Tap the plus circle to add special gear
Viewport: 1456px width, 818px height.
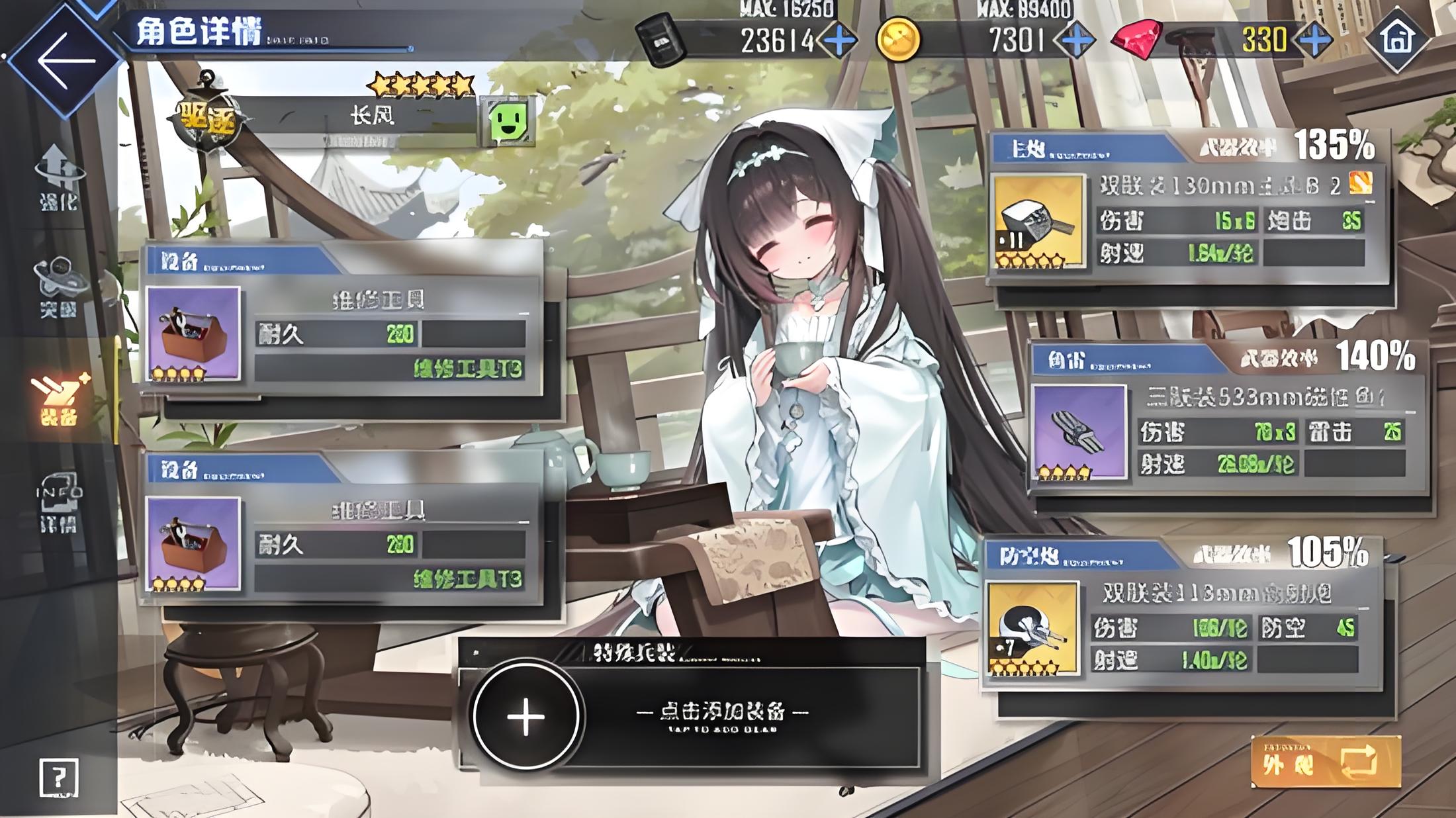[526, 716]
